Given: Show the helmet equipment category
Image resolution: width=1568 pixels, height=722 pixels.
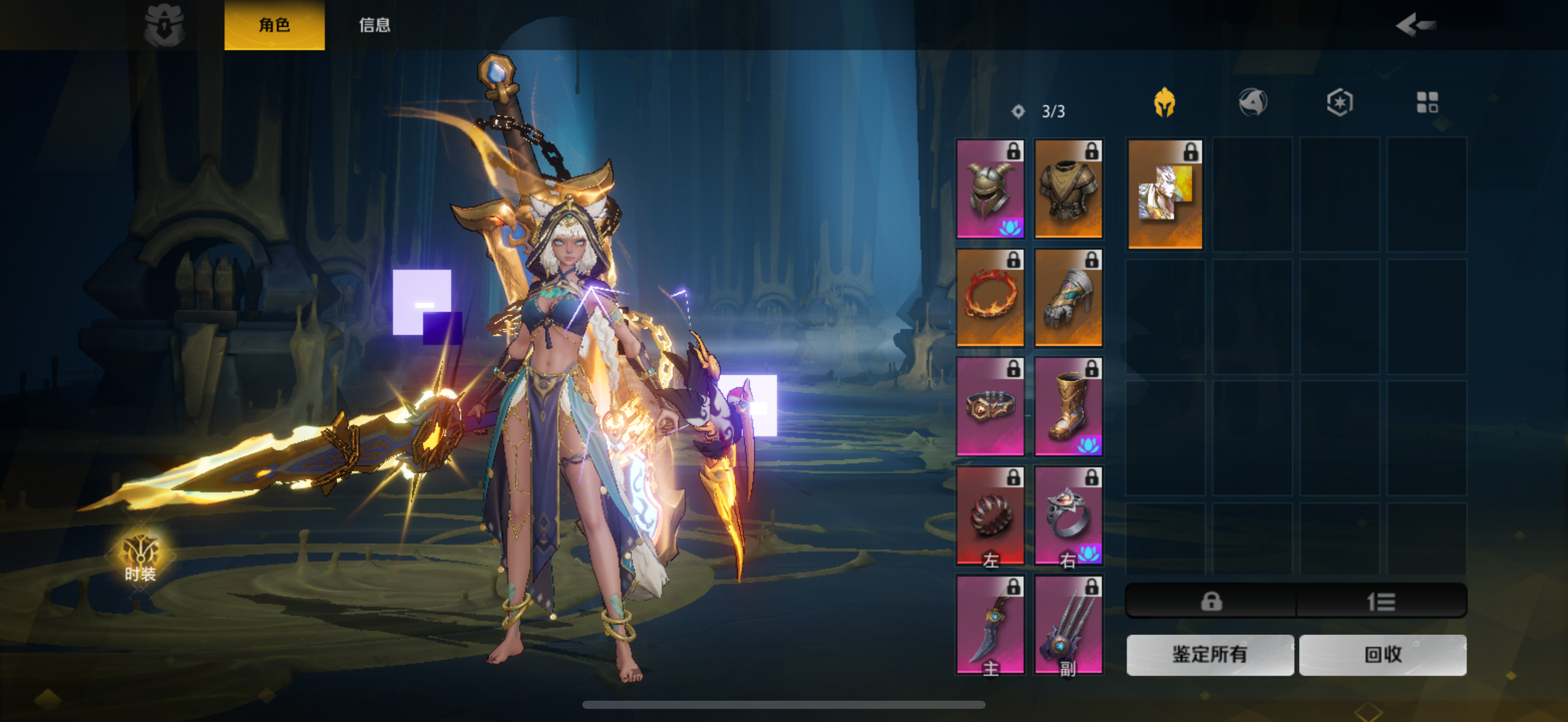Looking at the screenshot, I should 1165,102.
